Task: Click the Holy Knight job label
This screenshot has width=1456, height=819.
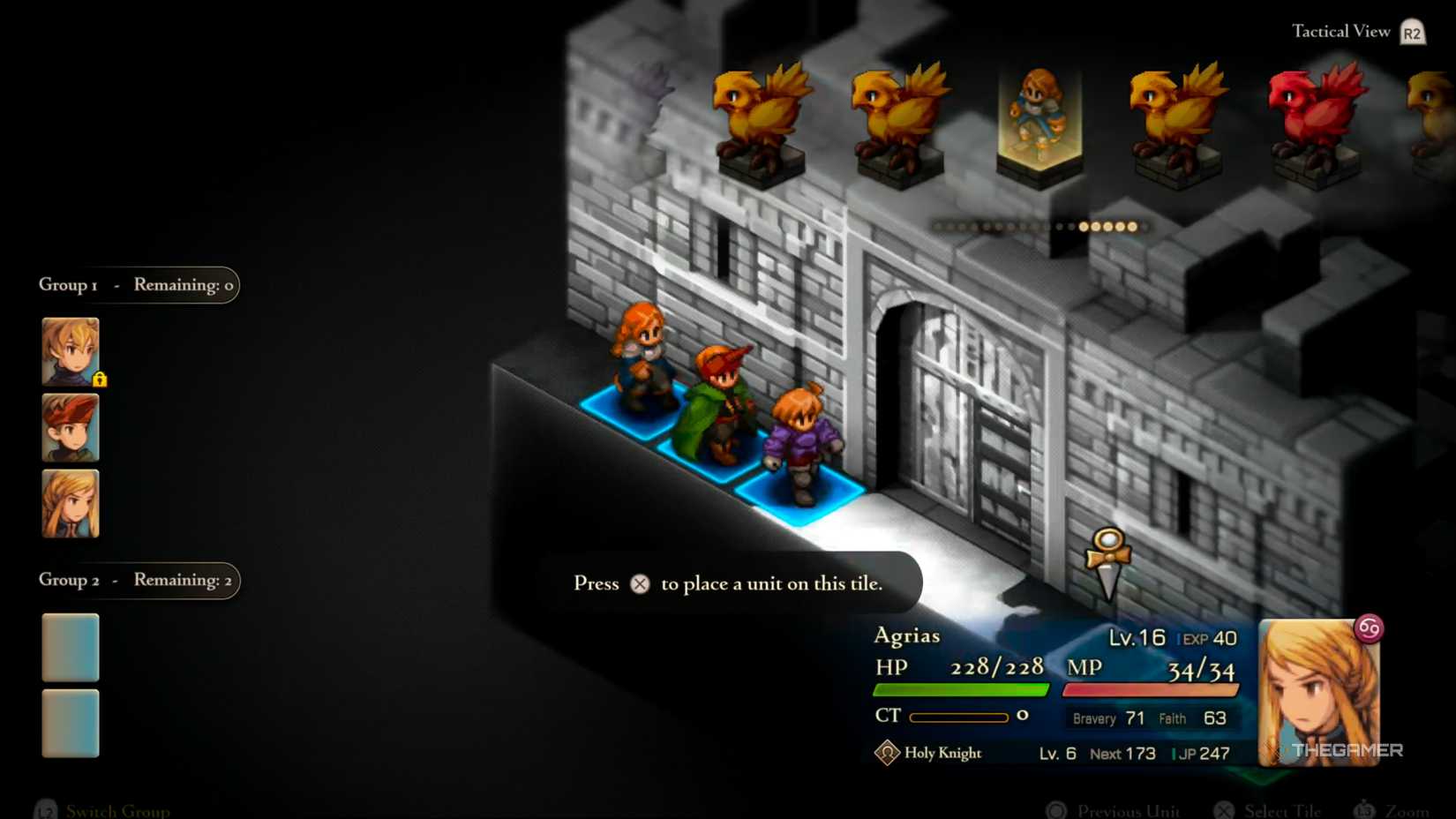Action: [x=942, y=753]
